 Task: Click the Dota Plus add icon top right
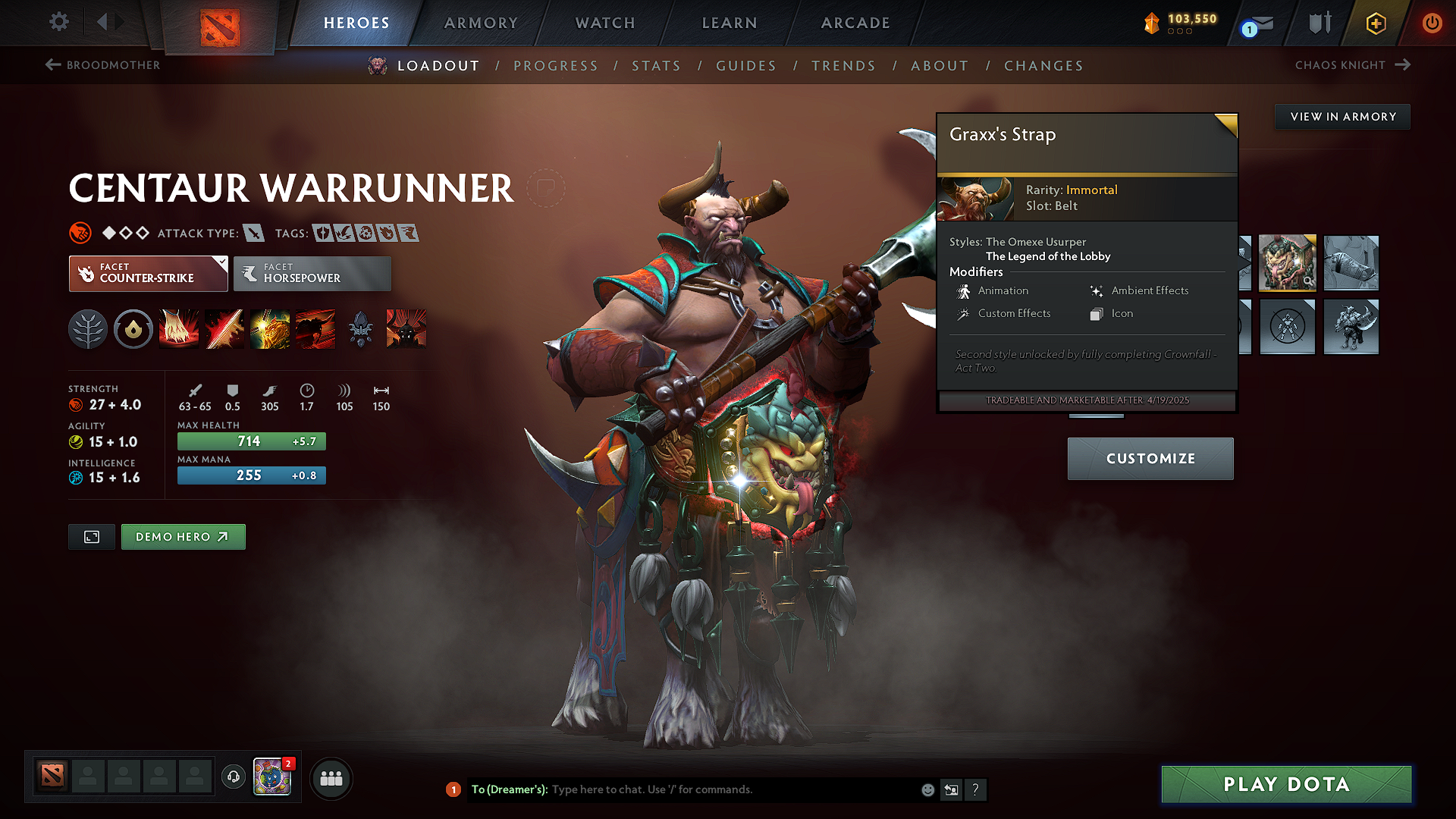click(1375, 24)
